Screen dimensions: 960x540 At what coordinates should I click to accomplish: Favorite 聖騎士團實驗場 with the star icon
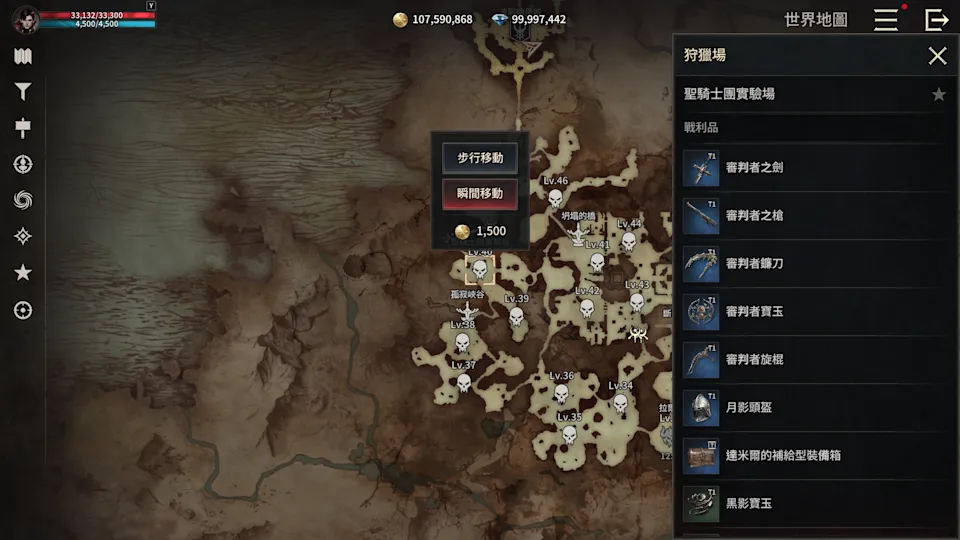click(939, 94)
